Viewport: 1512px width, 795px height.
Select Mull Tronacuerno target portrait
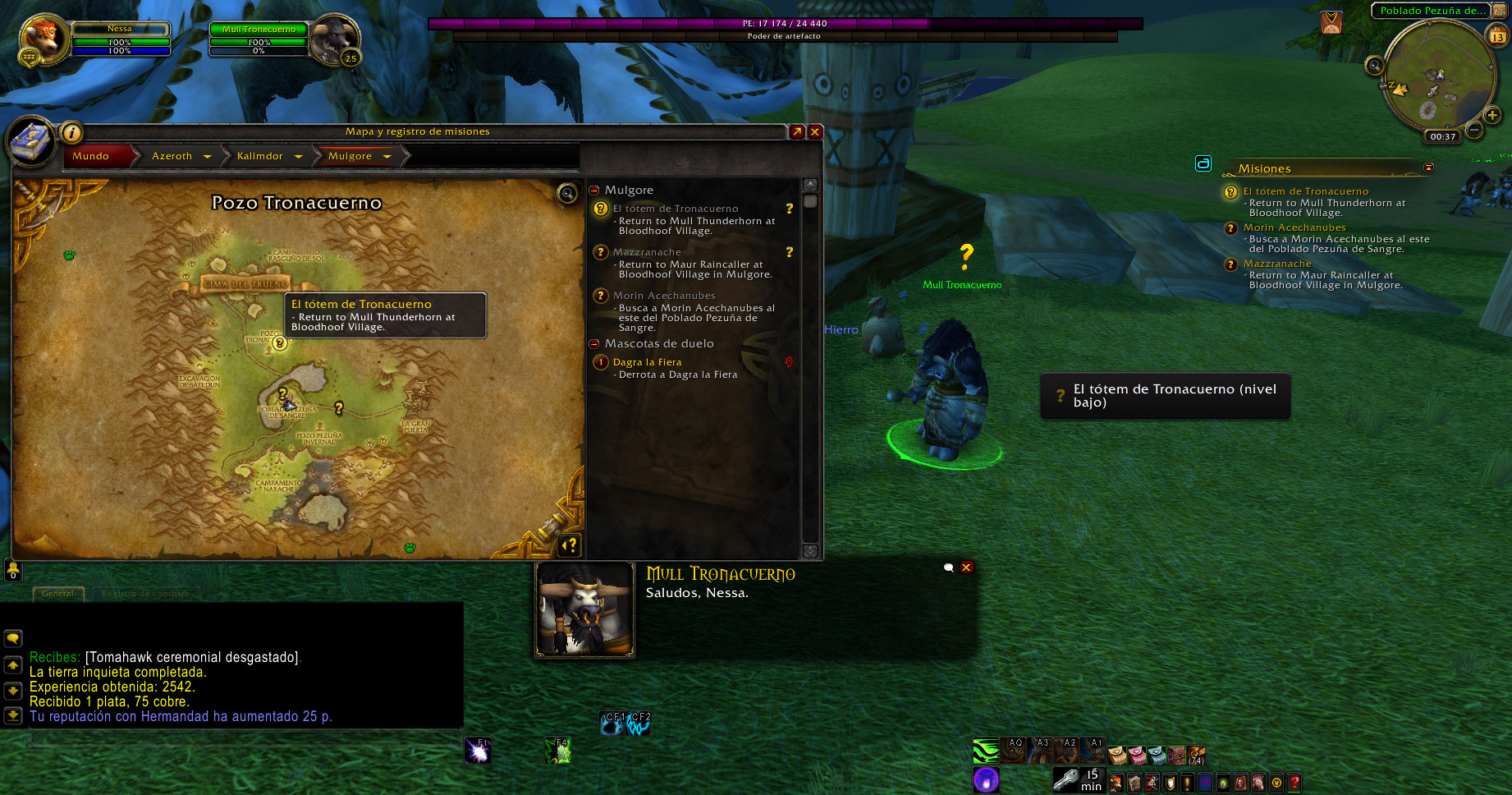334,38
